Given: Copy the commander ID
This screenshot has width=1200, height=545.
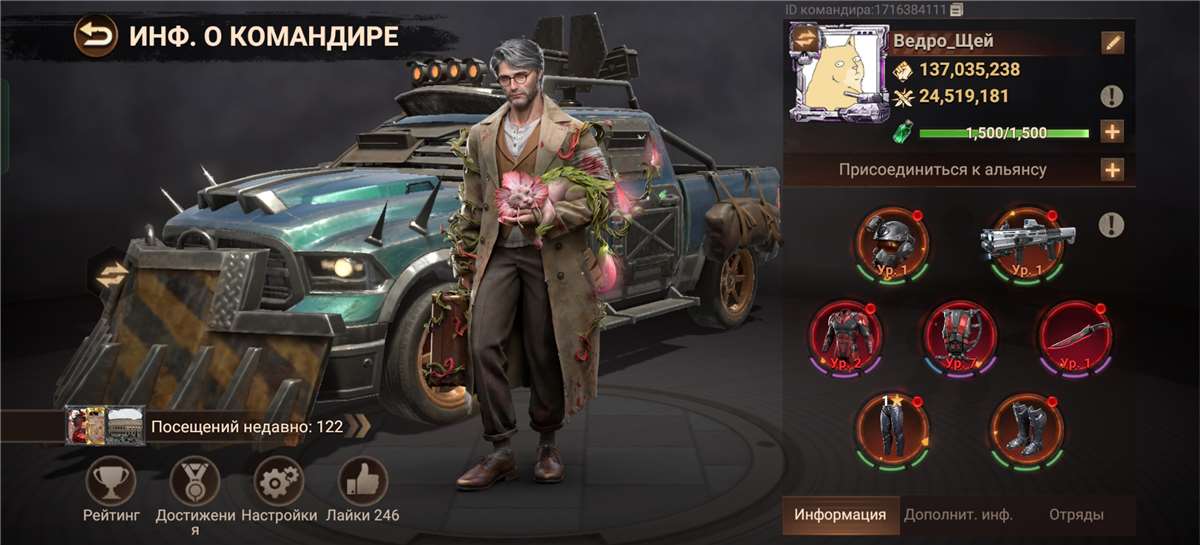Looking at the screenshot, I should coord(957,10).
